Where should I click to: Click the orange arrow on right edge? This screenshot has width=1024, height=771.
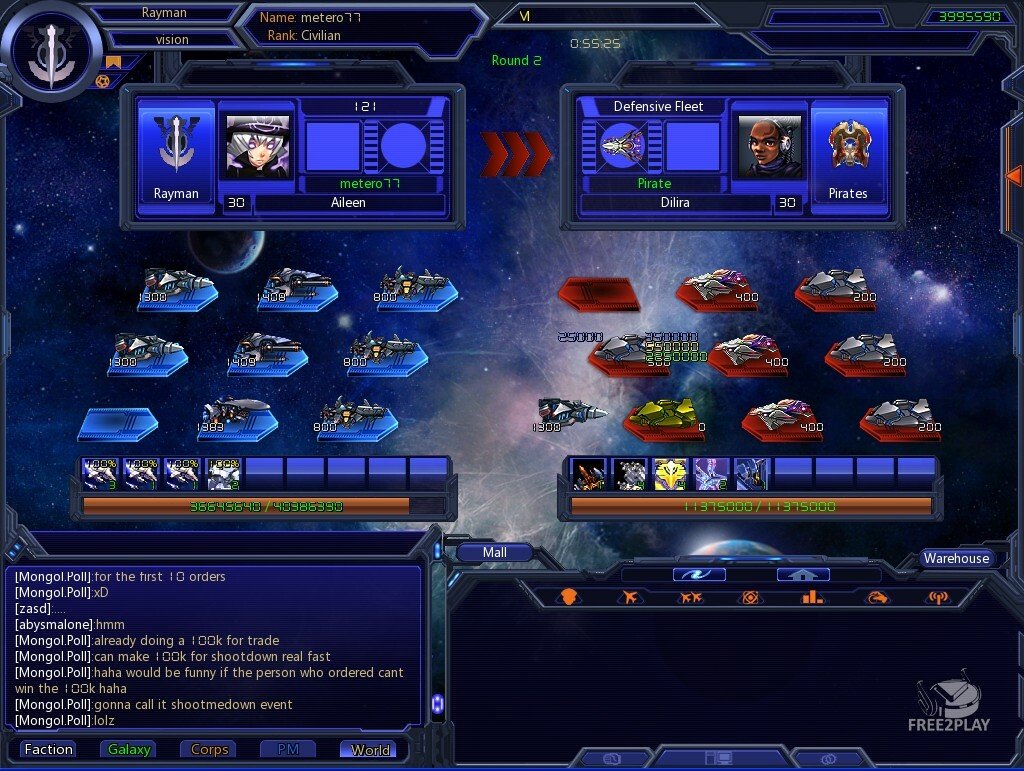pos(1012,176)
